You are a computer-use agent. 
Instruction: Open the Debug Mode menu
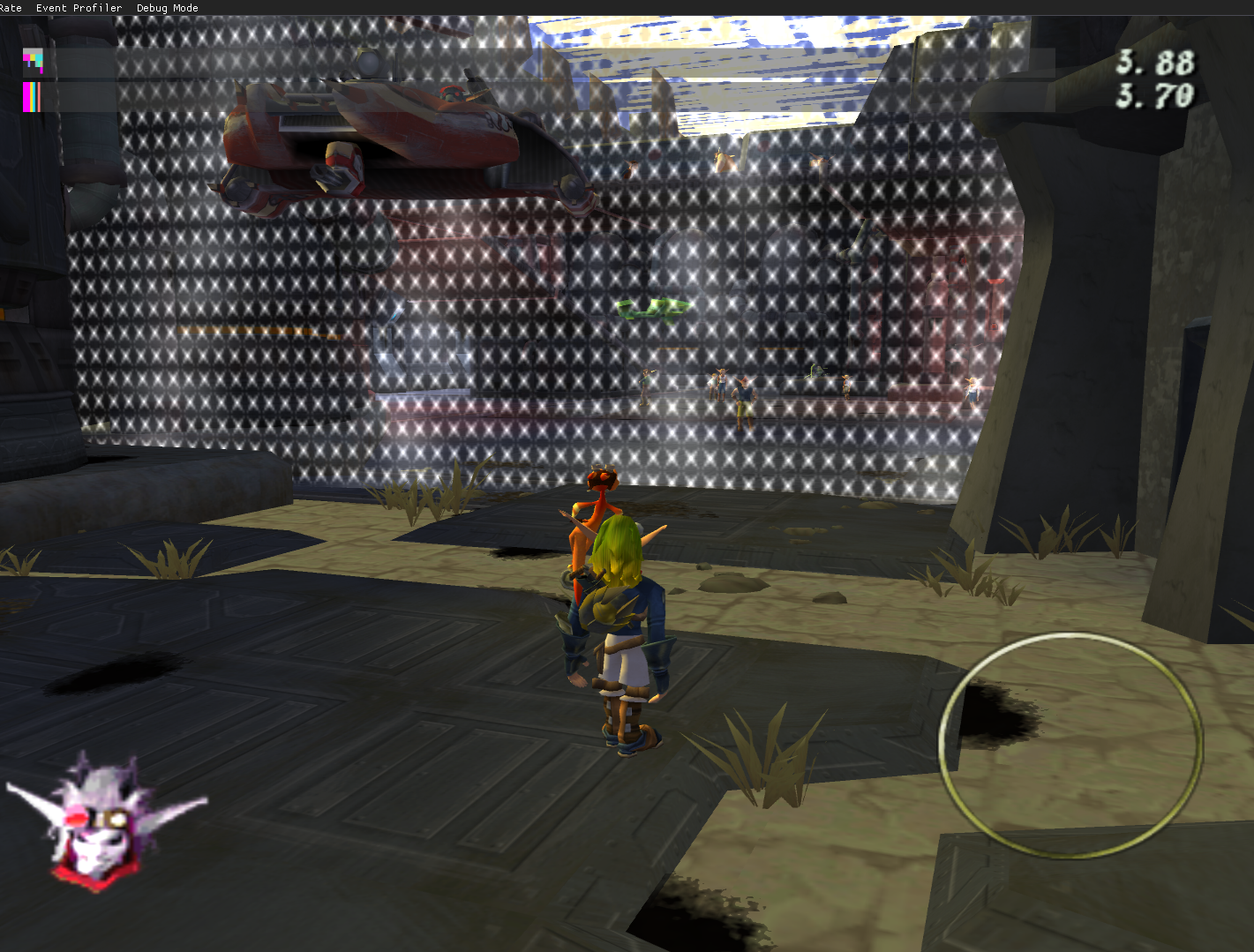click(167, 8)
